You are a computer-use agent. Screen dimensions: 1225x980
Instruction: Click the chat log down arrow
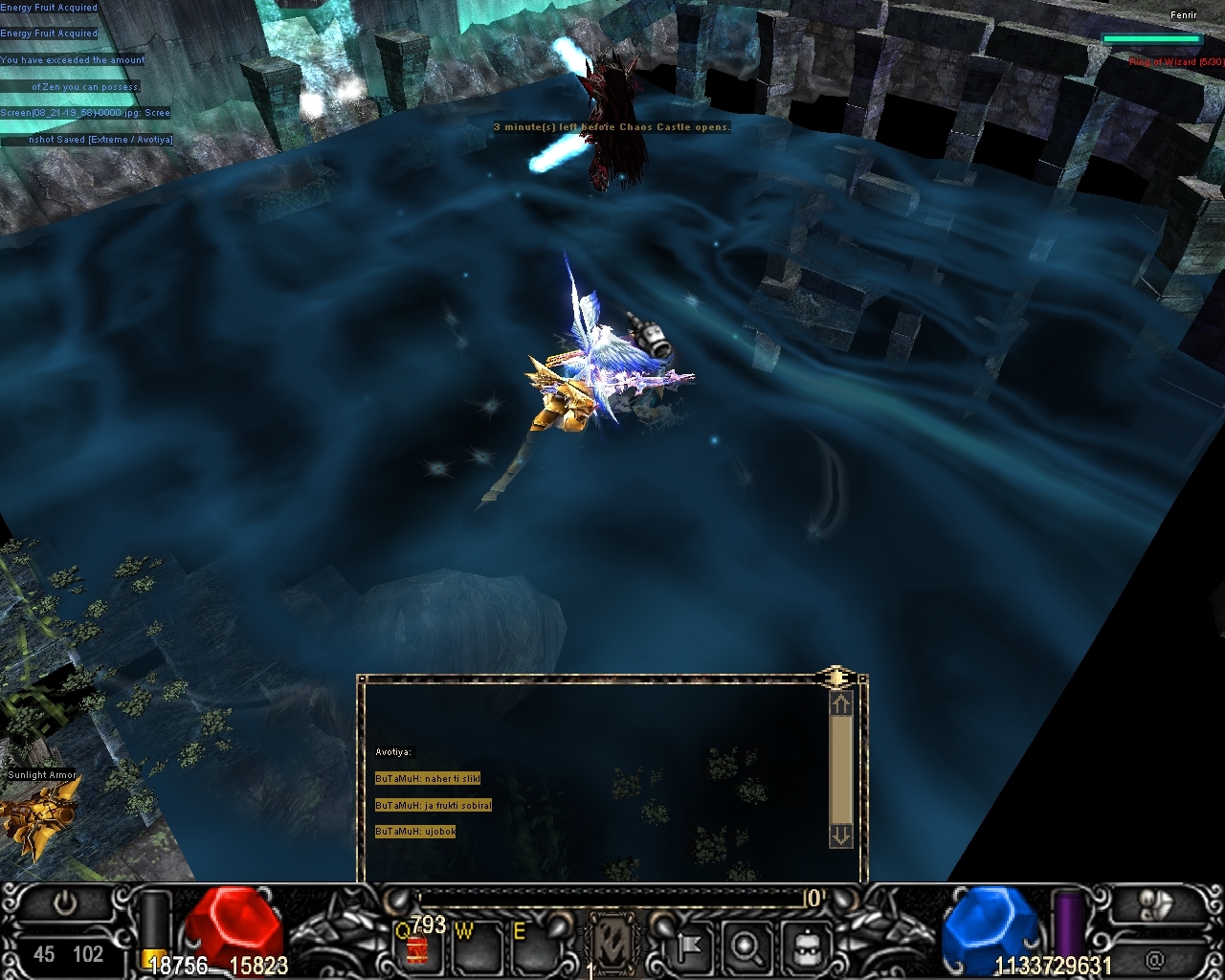(840, 835)
